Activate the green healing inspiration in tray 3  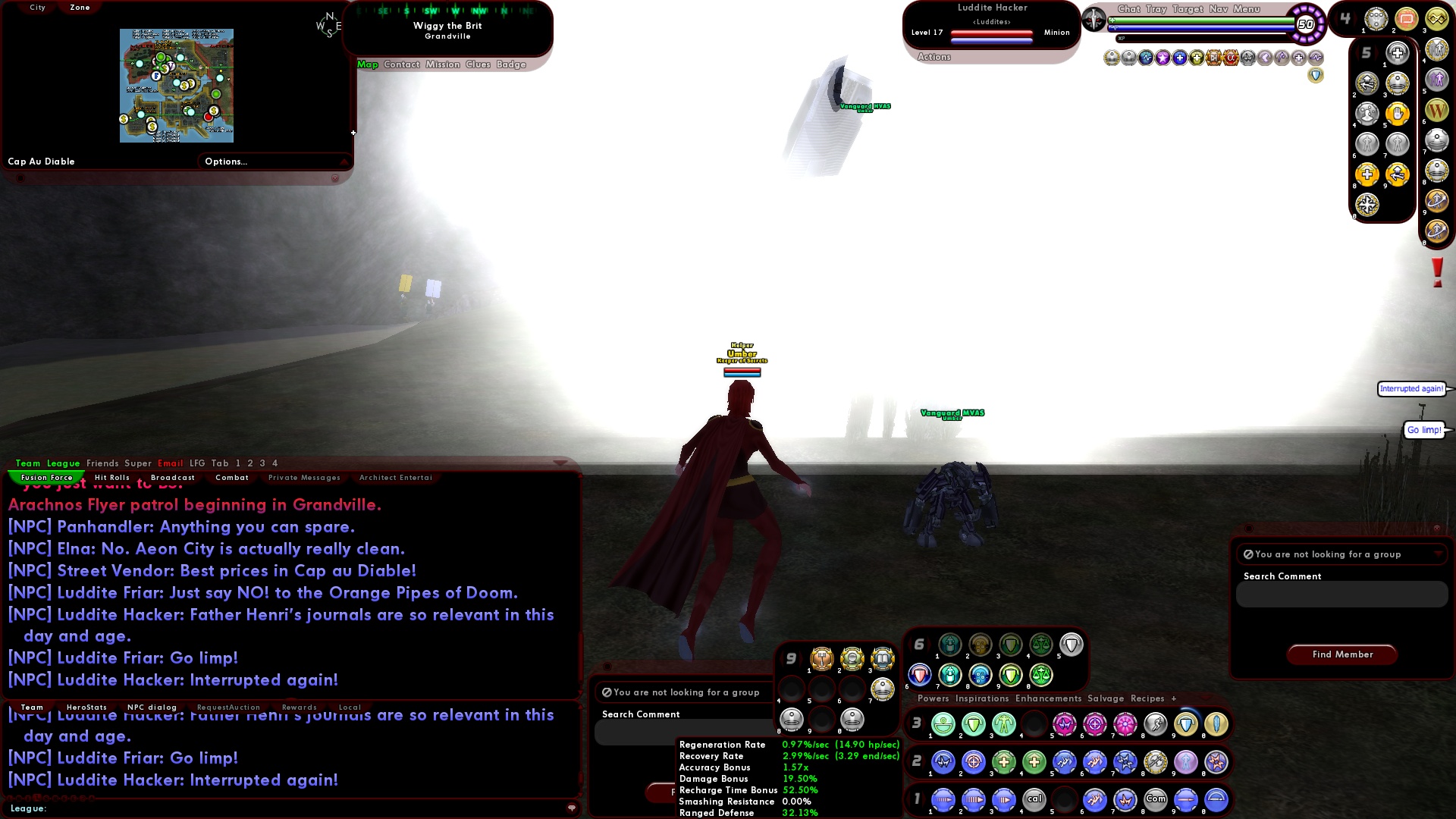(944, 725)
